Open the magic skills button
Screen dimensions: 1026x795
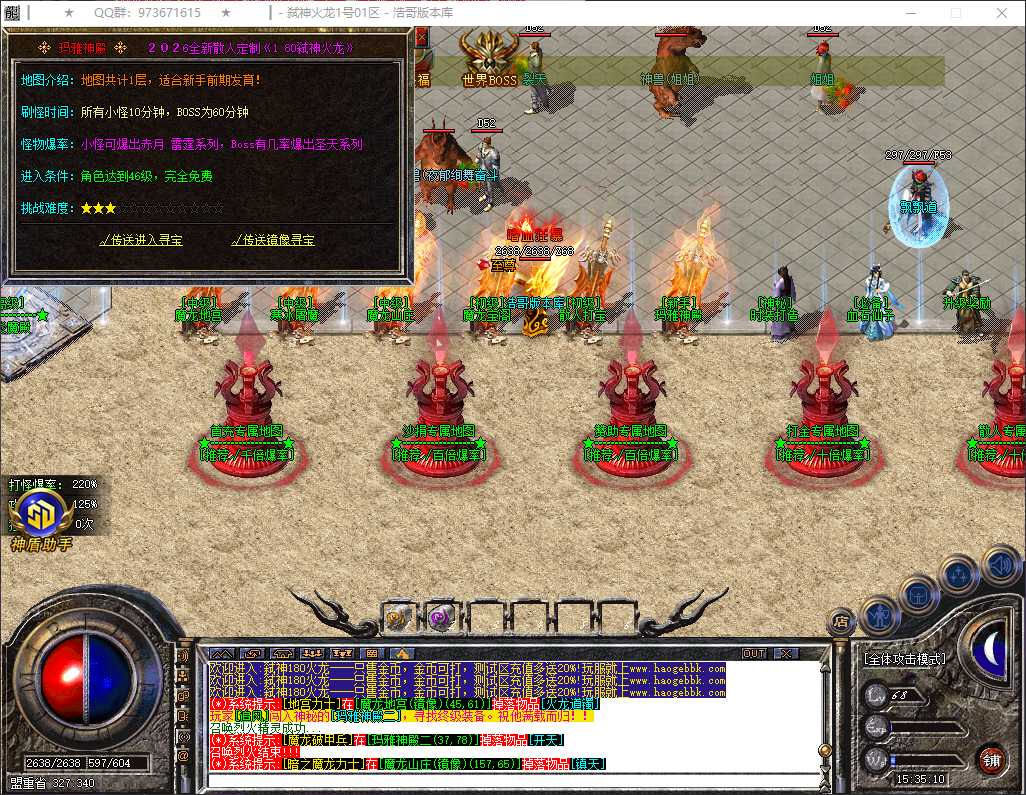(x=959, y=575)
